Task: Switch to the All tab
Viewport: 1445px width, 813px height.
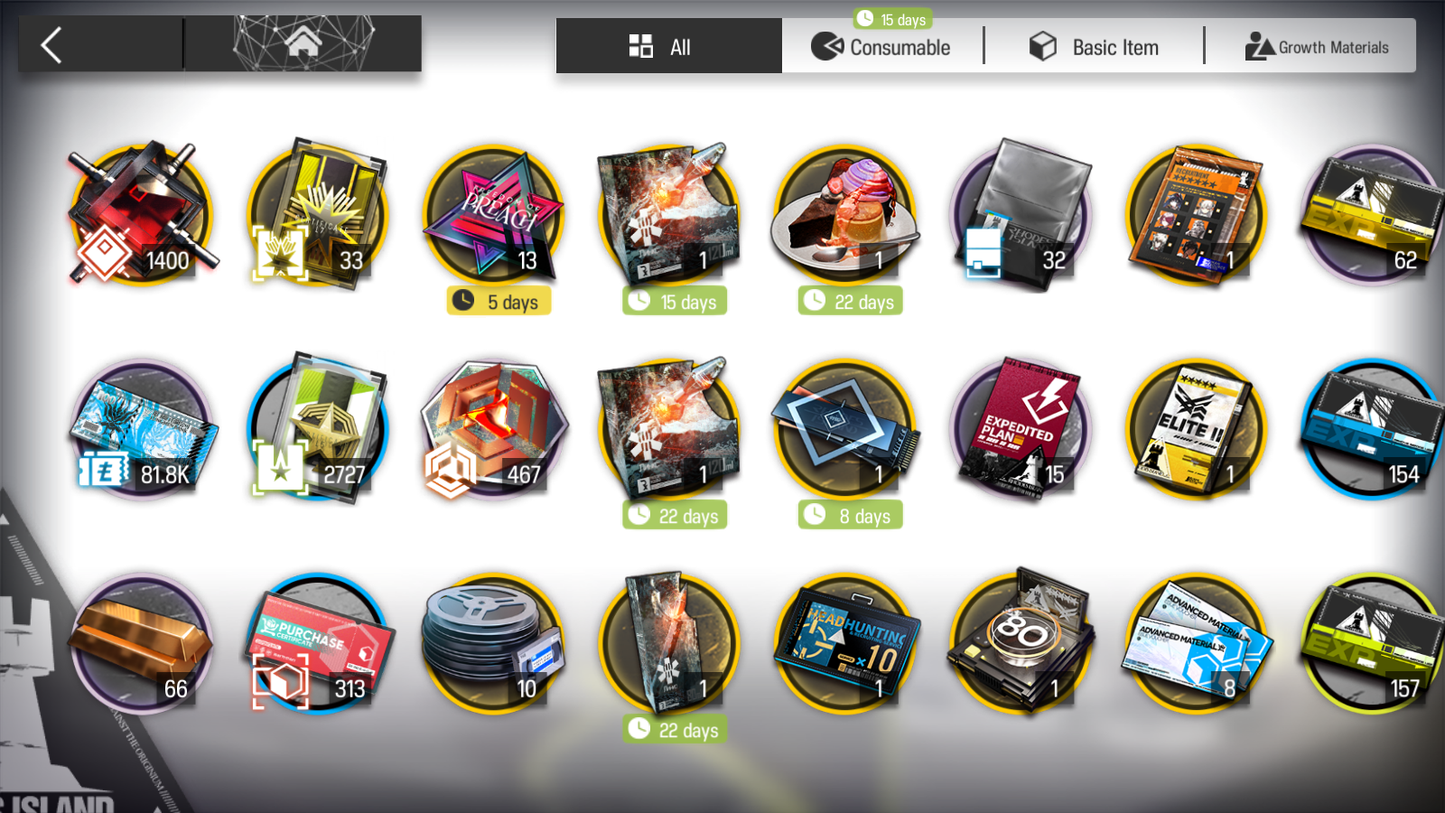Action: coord(668,47)
